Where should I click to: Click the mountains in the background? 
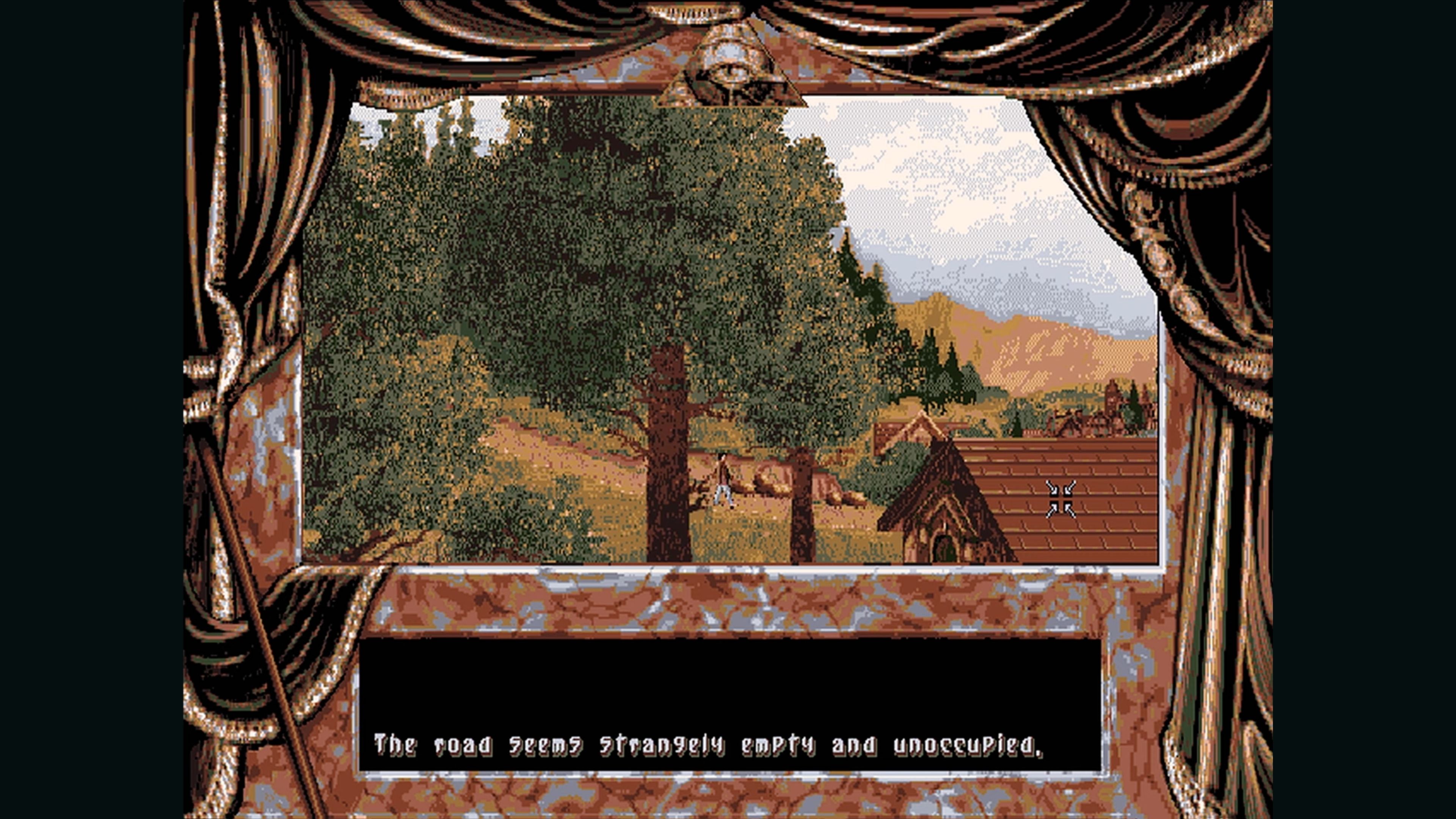coord(1046,350)
